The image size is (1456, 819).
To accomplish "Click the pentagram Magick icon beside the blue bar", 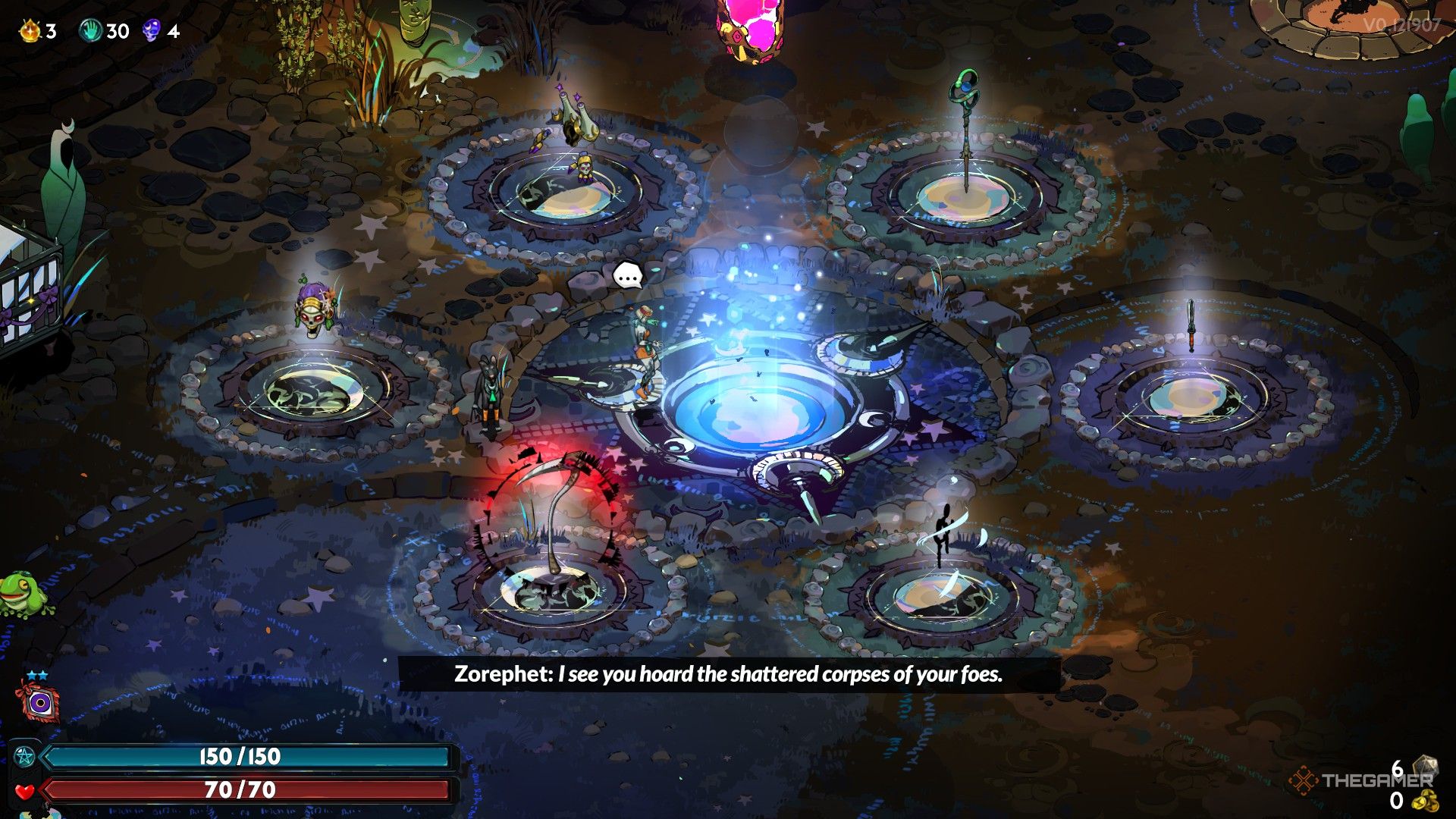I will pyautogui.click(x=25, y=756).
